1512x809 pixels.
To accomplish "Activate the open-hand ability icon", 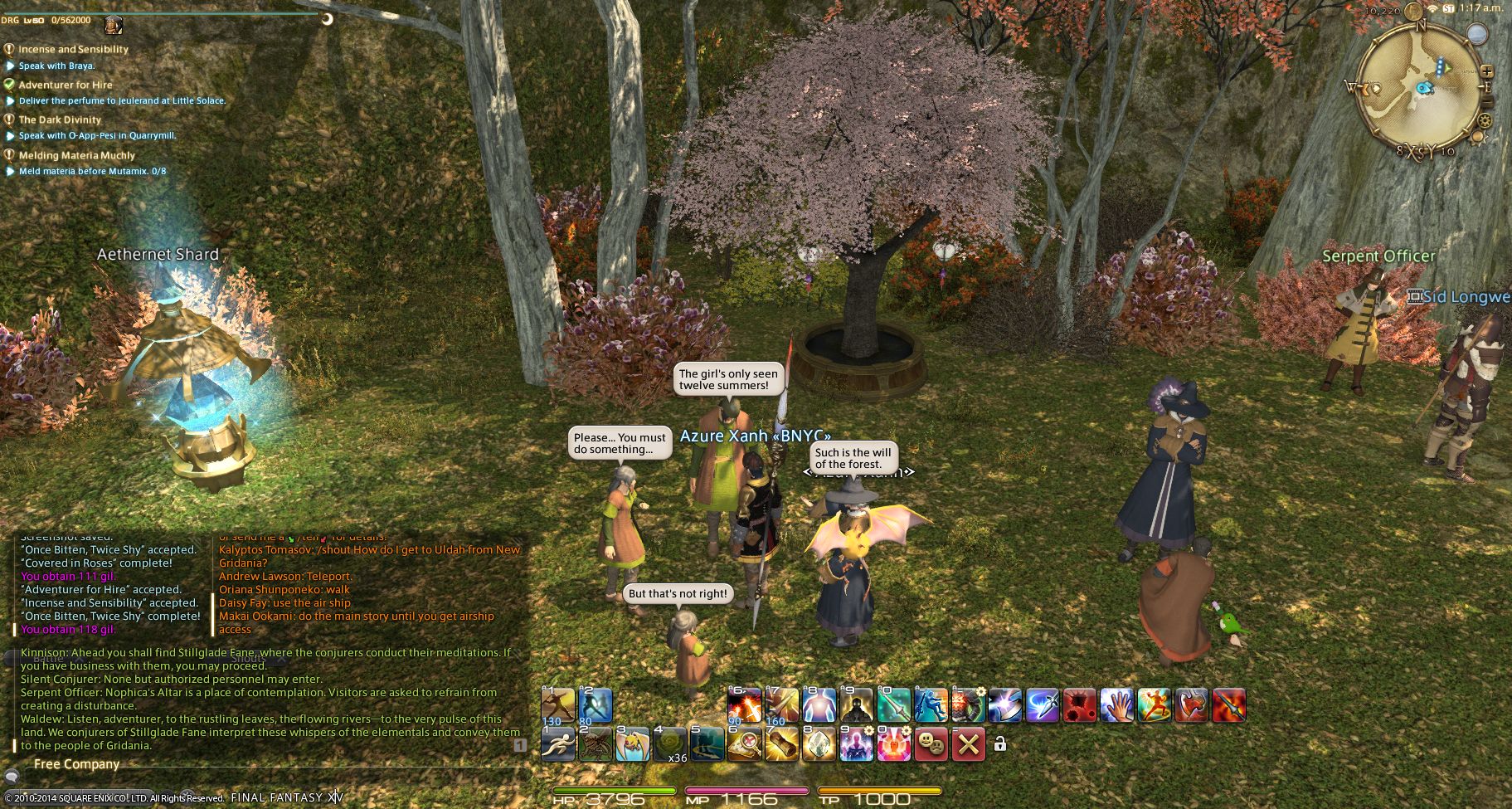I will point(1116,705).
